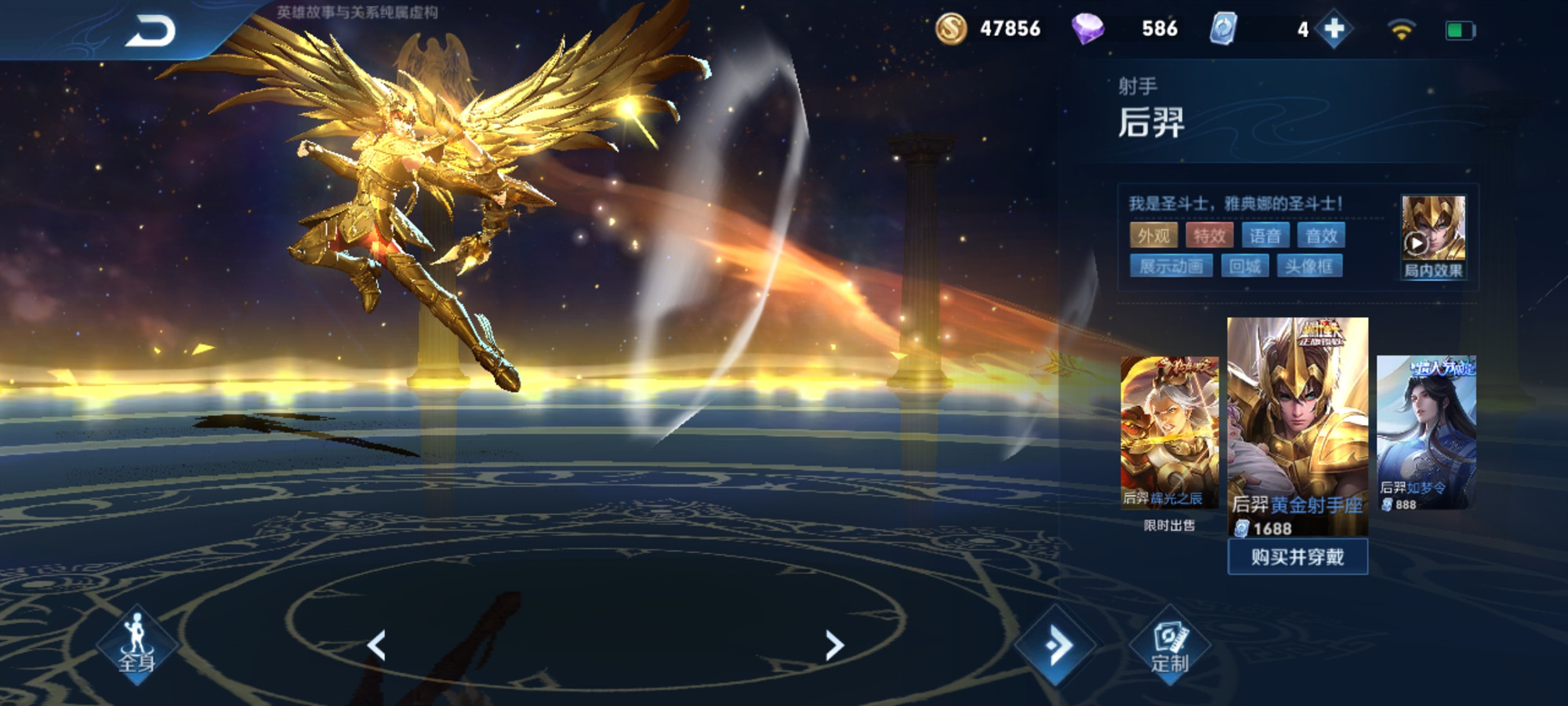Select the 后羿 黄金射手座 skin card

click(1298, 424)
